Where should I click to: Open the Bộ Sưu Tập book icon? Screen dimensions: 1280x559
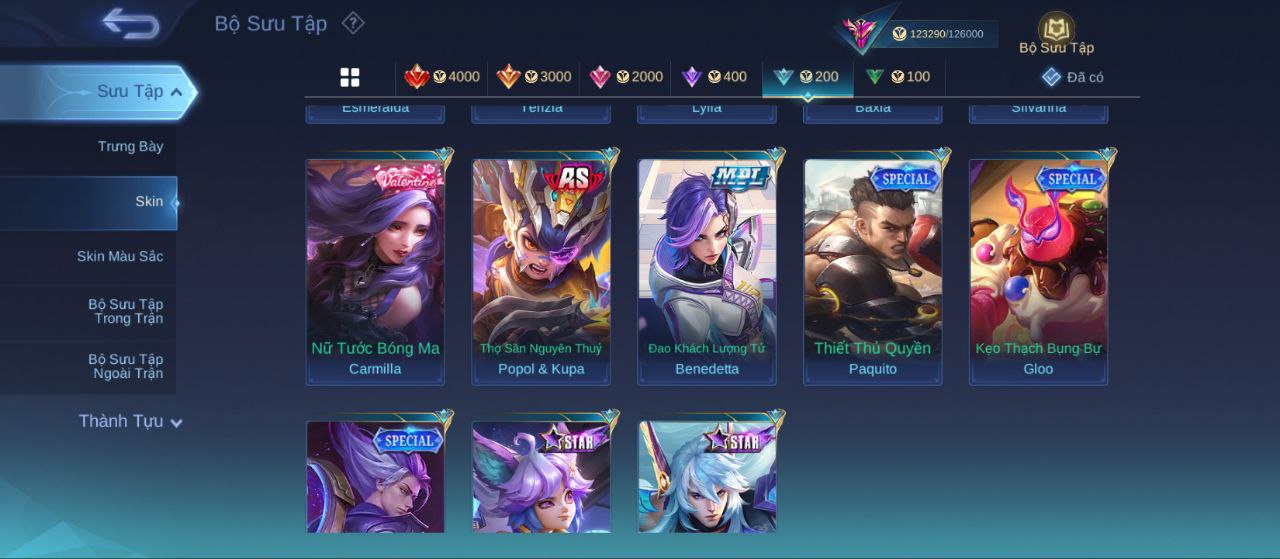[x=1056, y=33]
